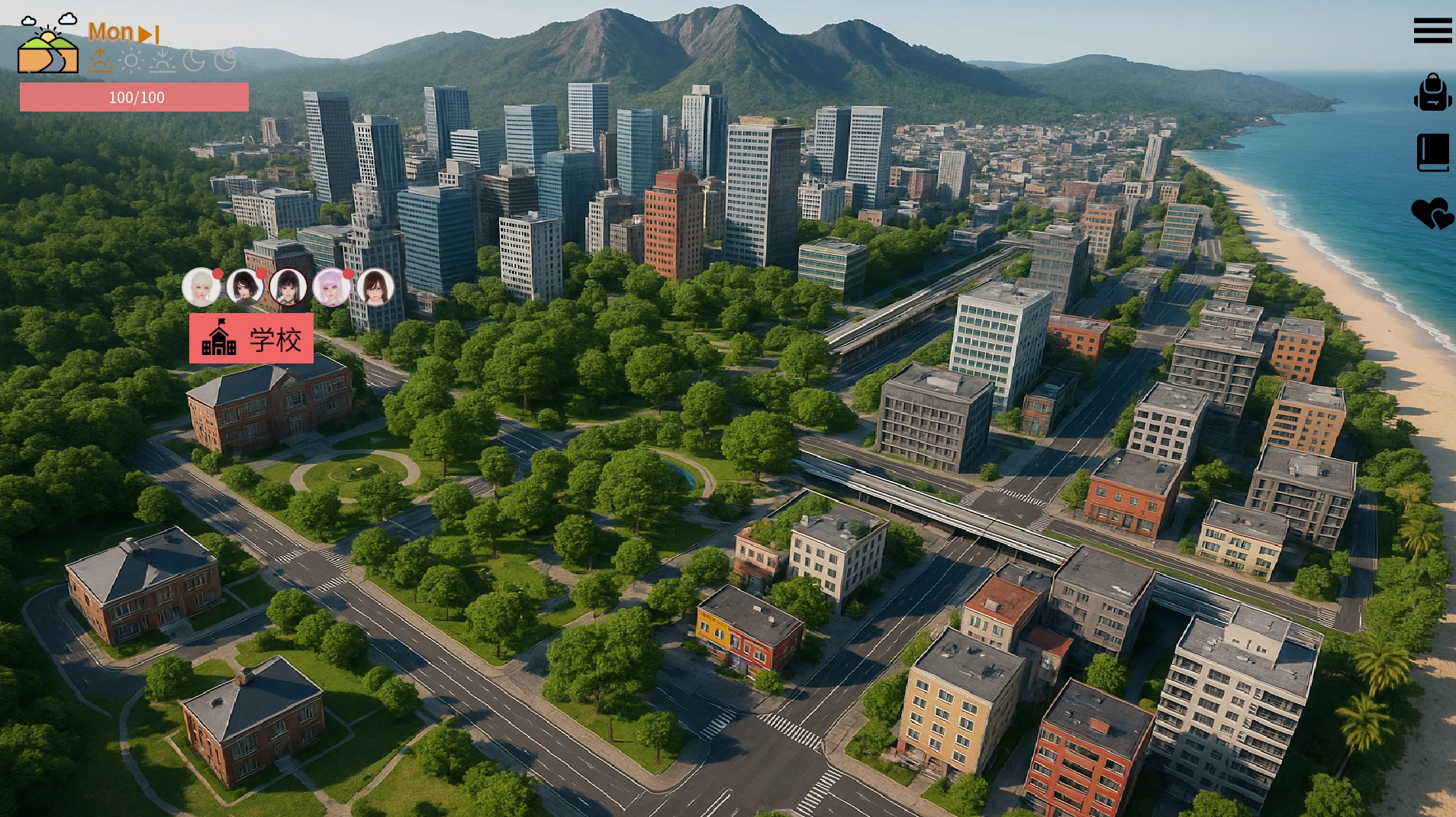Select the pink-haired girl portrait
The height and width of the screenshot is (817, 1456).
click(332, 288)
